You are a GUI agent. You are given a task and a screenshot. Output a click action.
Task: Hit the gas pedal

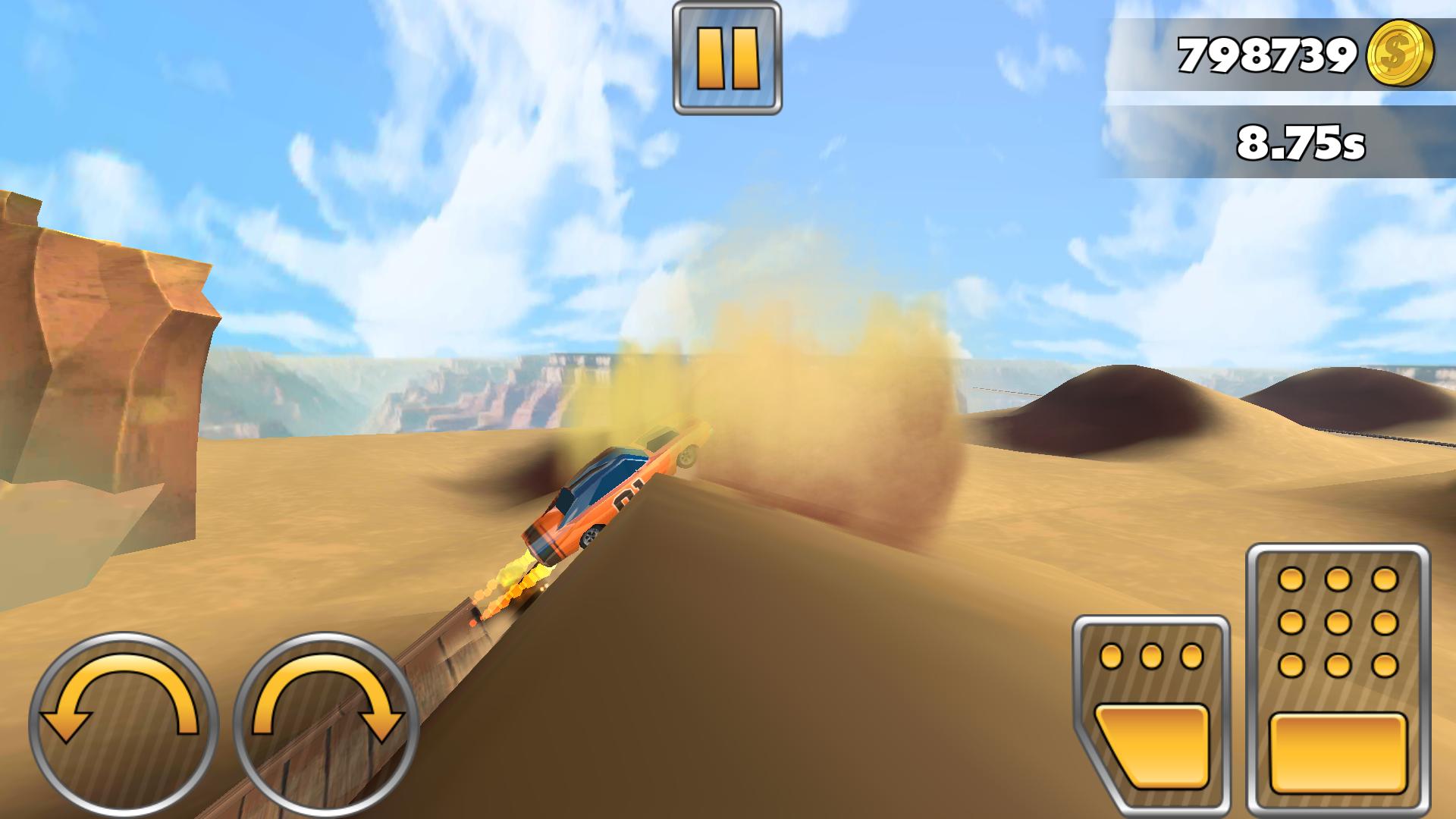pos(1338,677)
